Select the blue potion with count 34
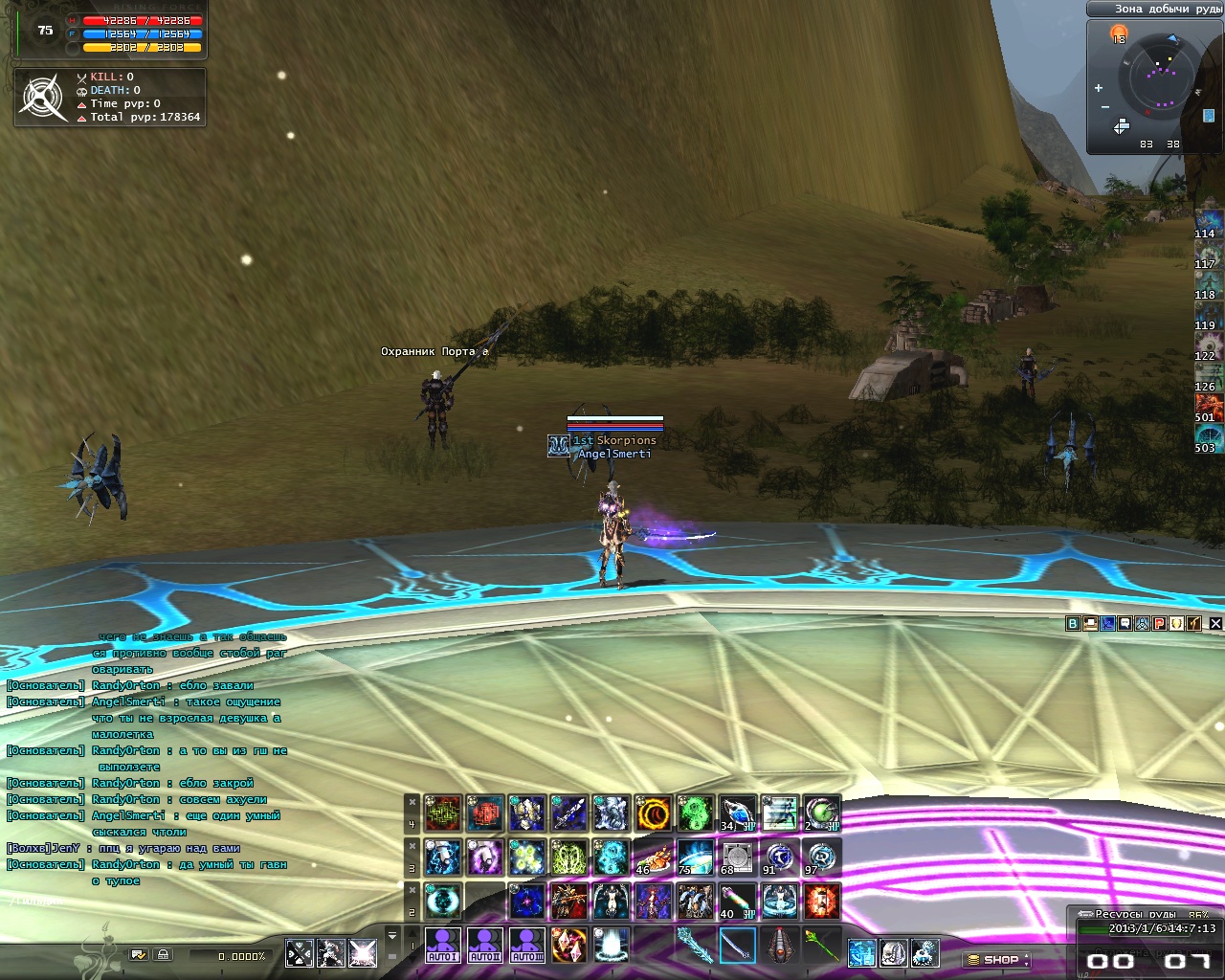Image resolution: width=1225 pixels, height=980 pixels. [x=737, y=813]
